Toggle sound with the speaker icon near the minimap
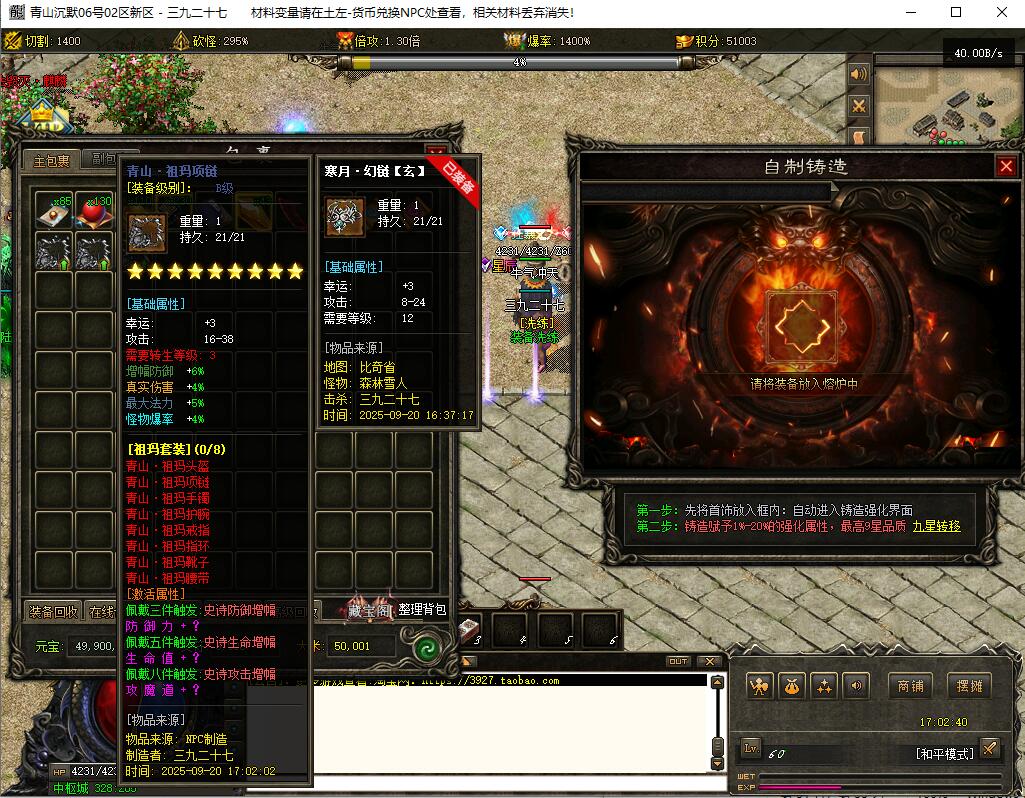 coord(858,75)
